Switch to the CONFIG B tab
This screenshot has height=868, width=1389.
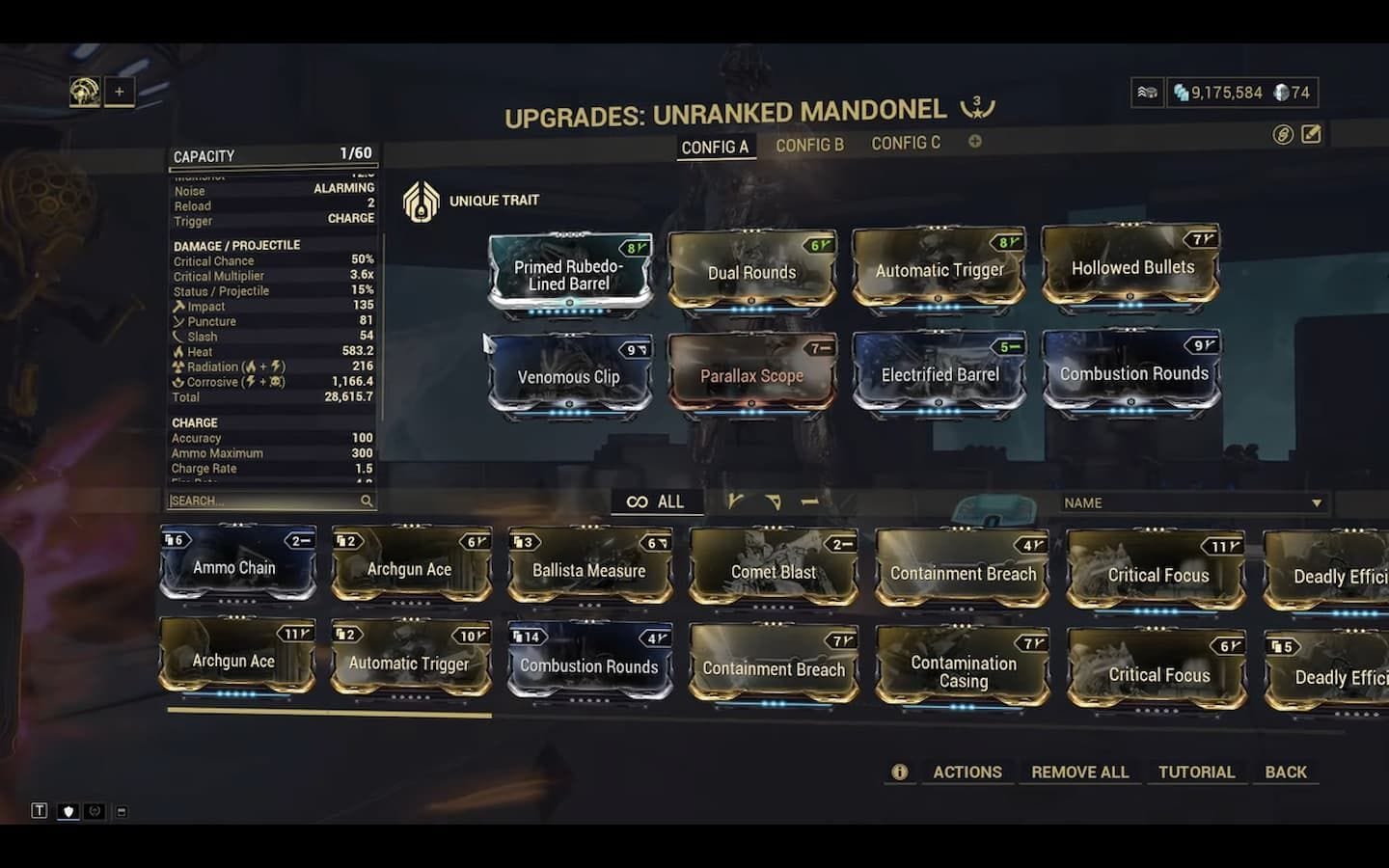(808, 145)
